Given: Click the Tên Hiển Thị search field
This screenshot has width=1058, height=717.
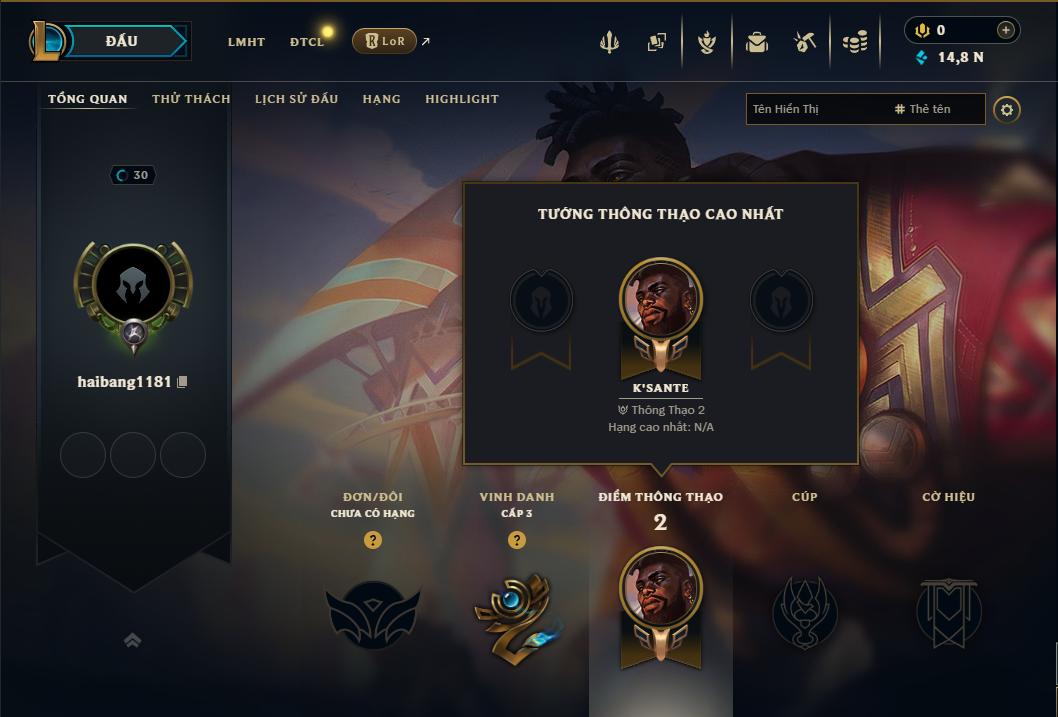Looking at the screenshot, I should (x=815, y=109).
